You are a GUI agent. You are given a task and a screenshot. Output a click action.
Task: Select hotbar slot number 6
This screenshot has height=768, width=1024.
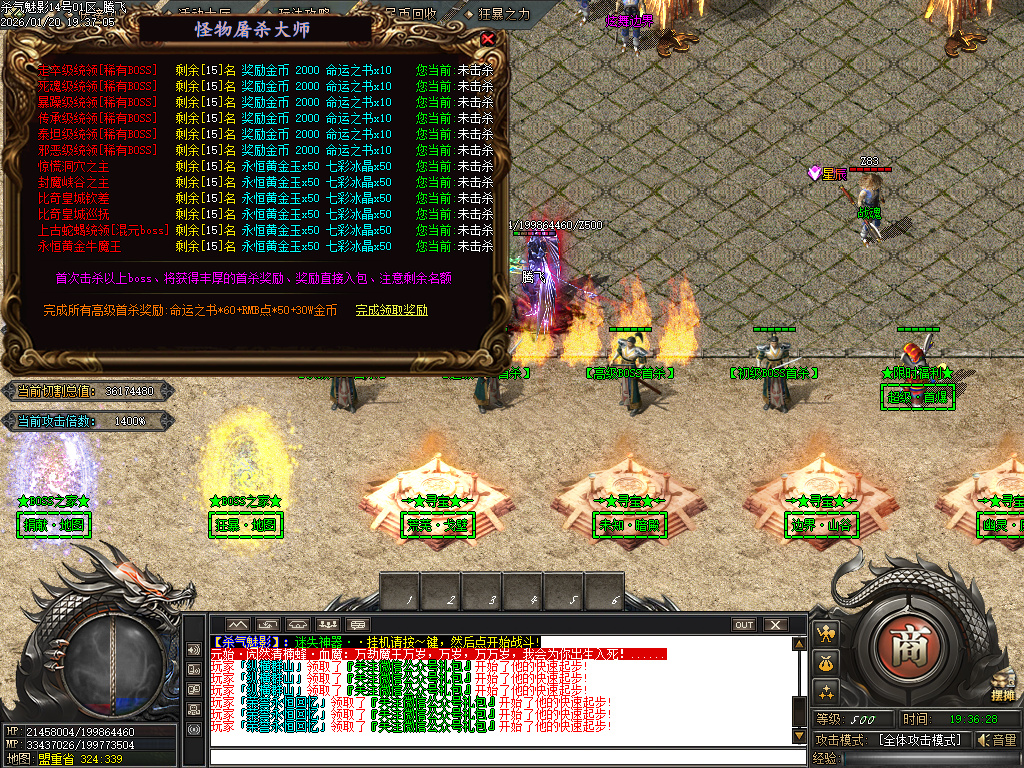pyautogui.click(x=604, y=591)
